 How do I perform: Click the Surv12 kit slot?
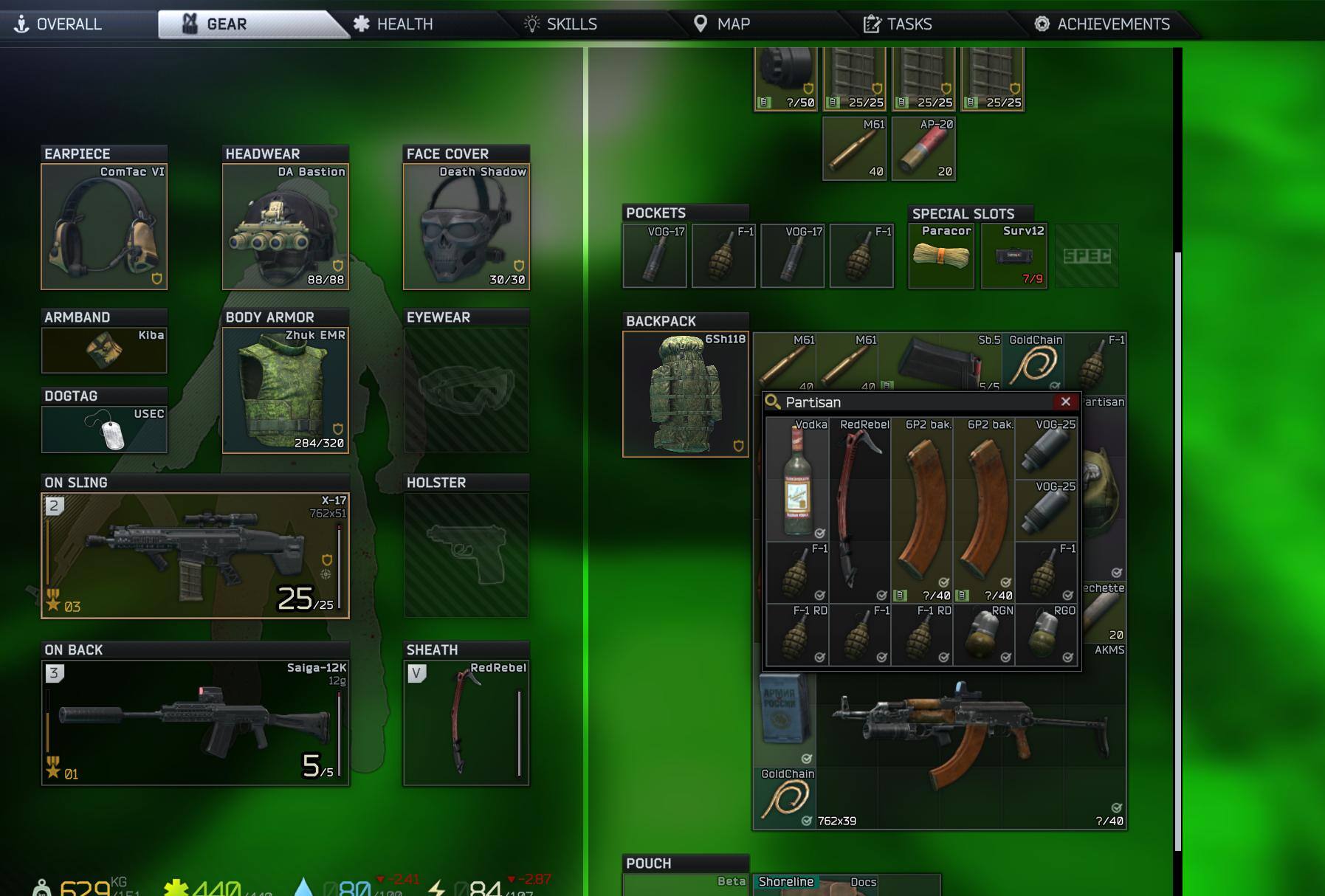point(1014,256)
